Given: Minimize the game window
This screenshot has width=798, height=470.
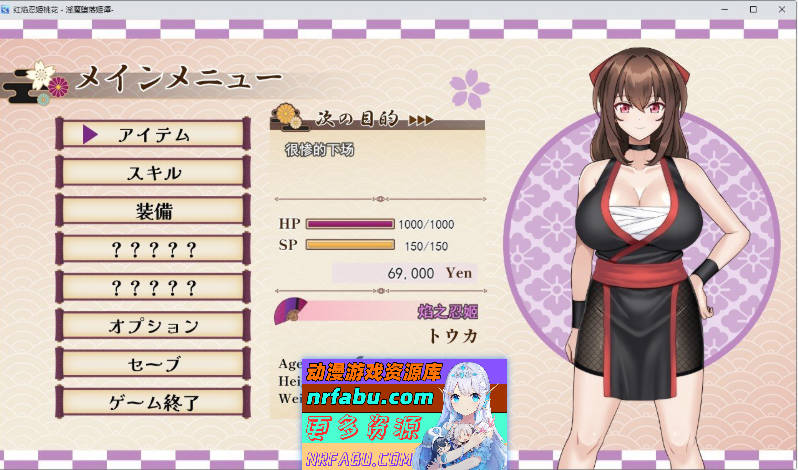Looking at the screenshot, I should pyautogui.click(x=725, y=9).
